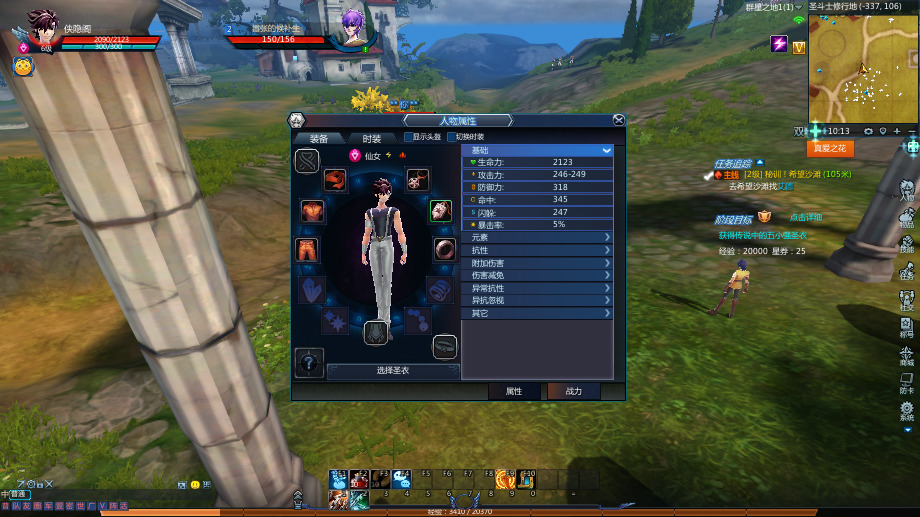Select the 属性 (attributes) bottom tab

click(x=514, y=391)
